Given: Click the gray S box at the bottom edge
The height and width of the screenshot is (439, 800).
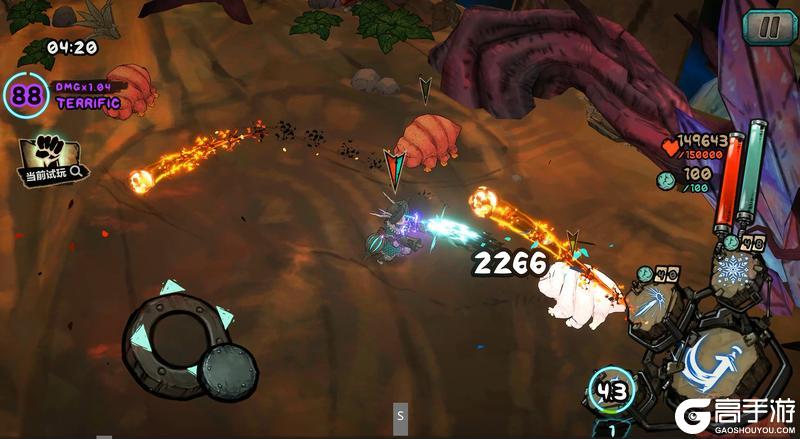Looking at the screenshot, I should (x=400, y=415).
